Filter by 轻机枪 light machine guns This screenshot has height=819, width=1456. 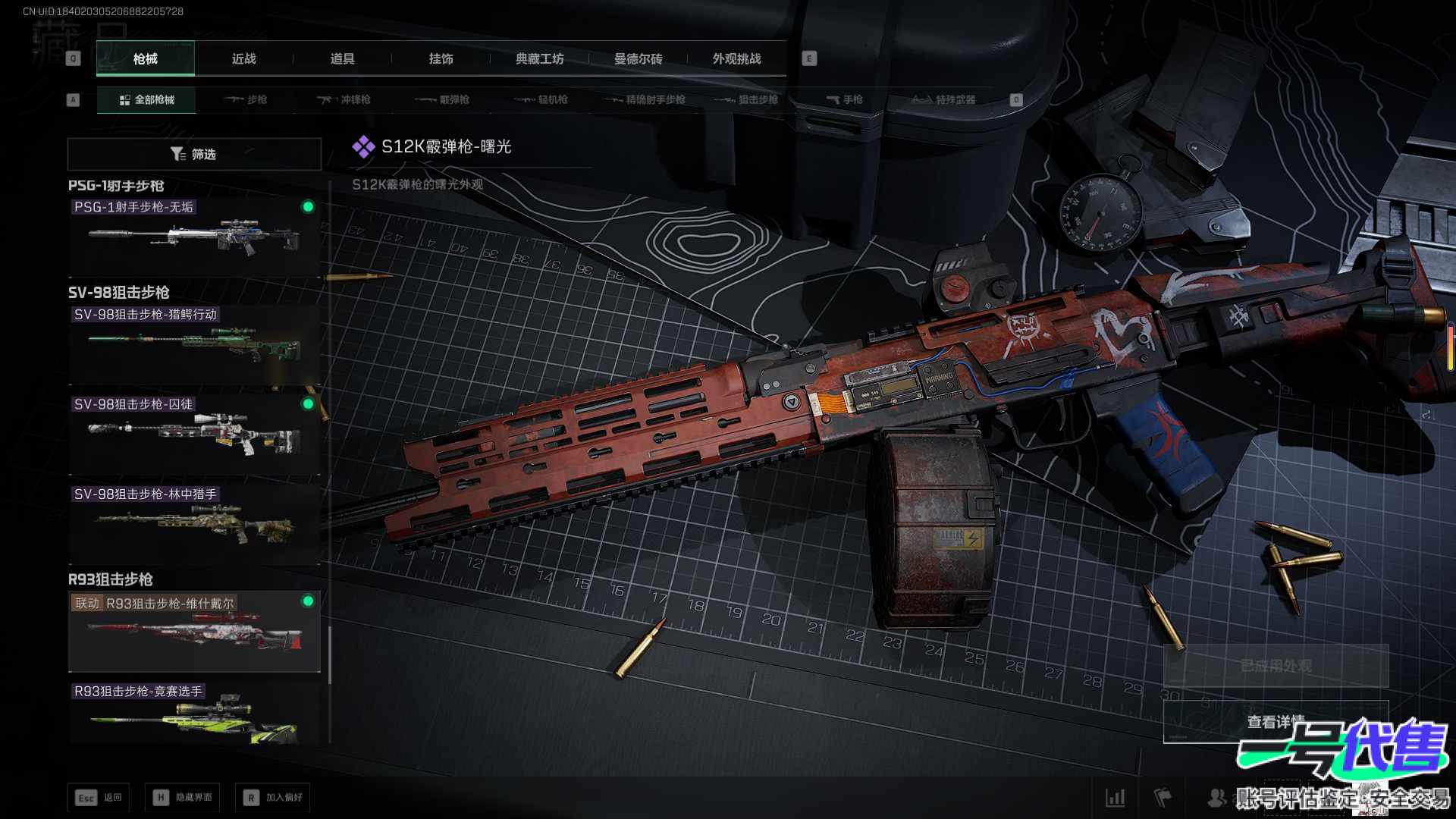point(541,99)
